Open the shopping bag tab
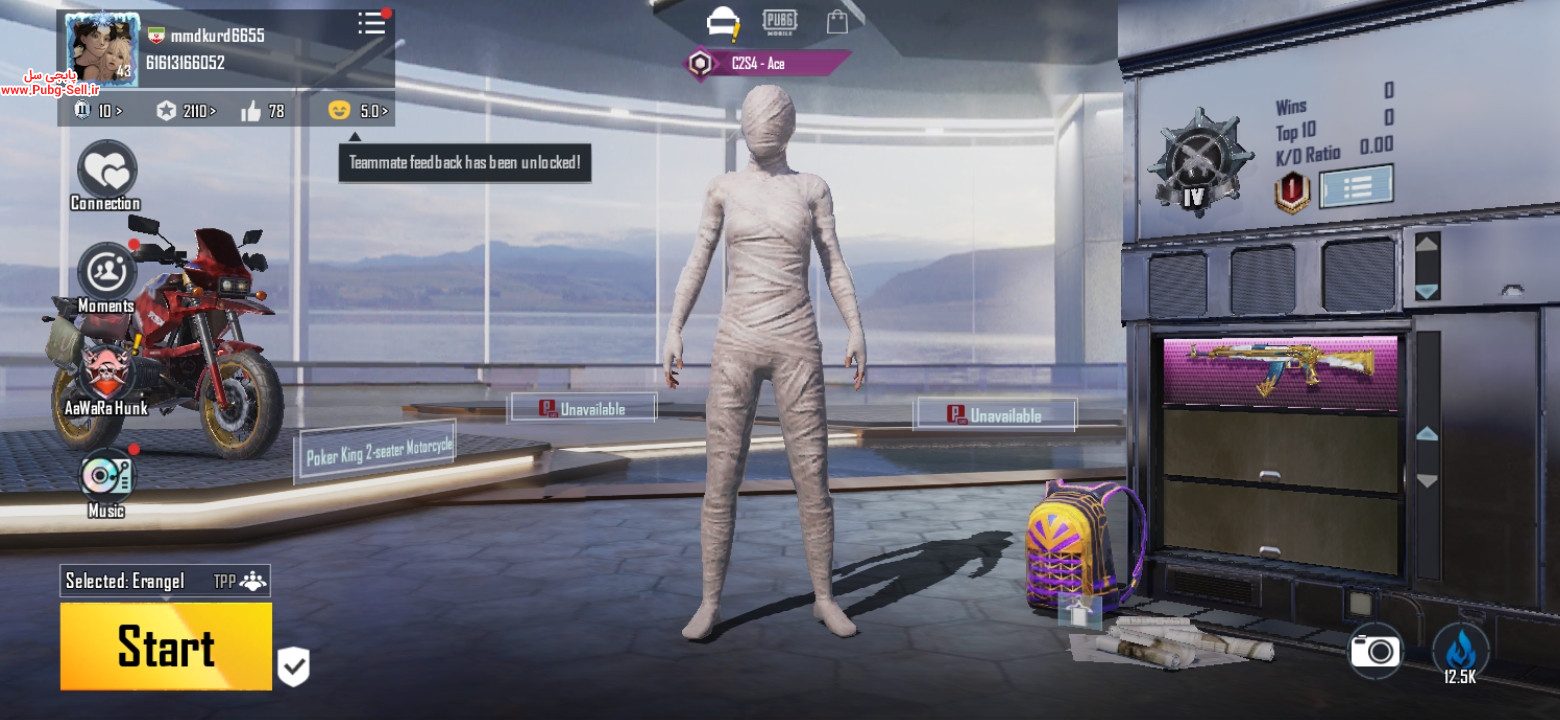This screenshot has height=720, width=1560. coord(837,22)
